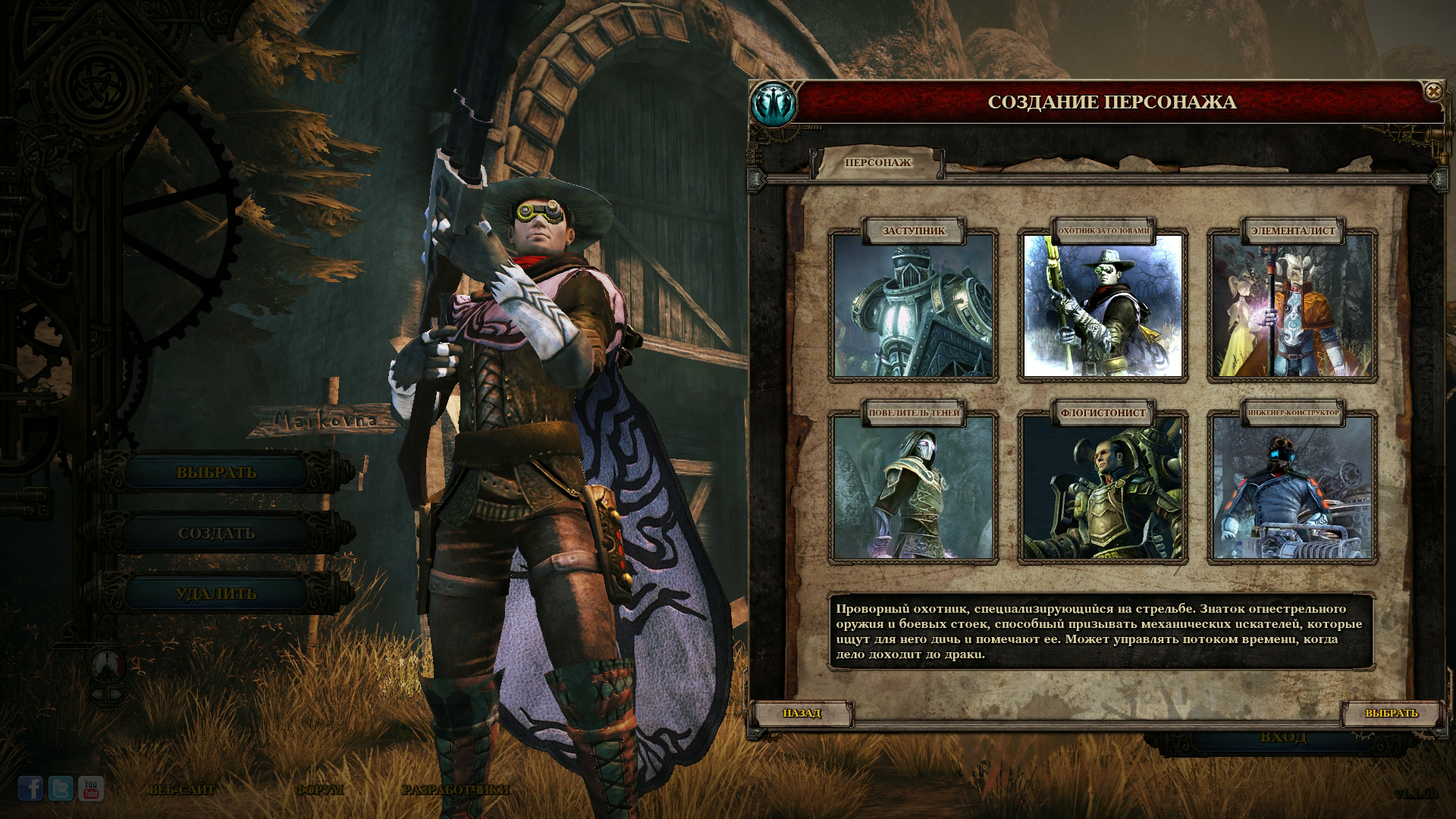Pick the Элементалист class tile
The width and height of the screenshot is (1456, 819).
[1292, 305]
